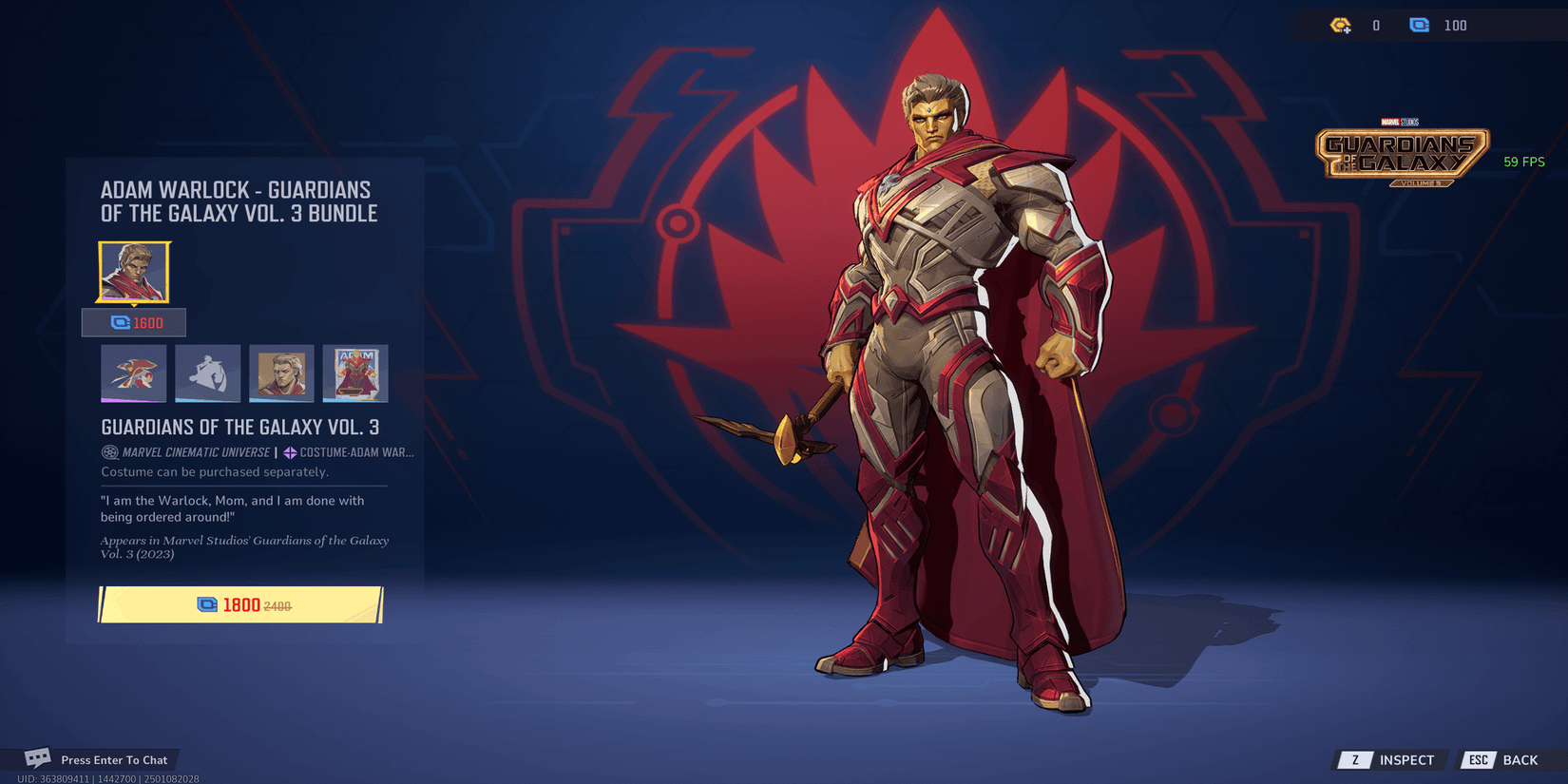Screen dimensions: 1568x784
Task: Click the 1600 price tag under costume thumbnail
Action: coord(134,322)
